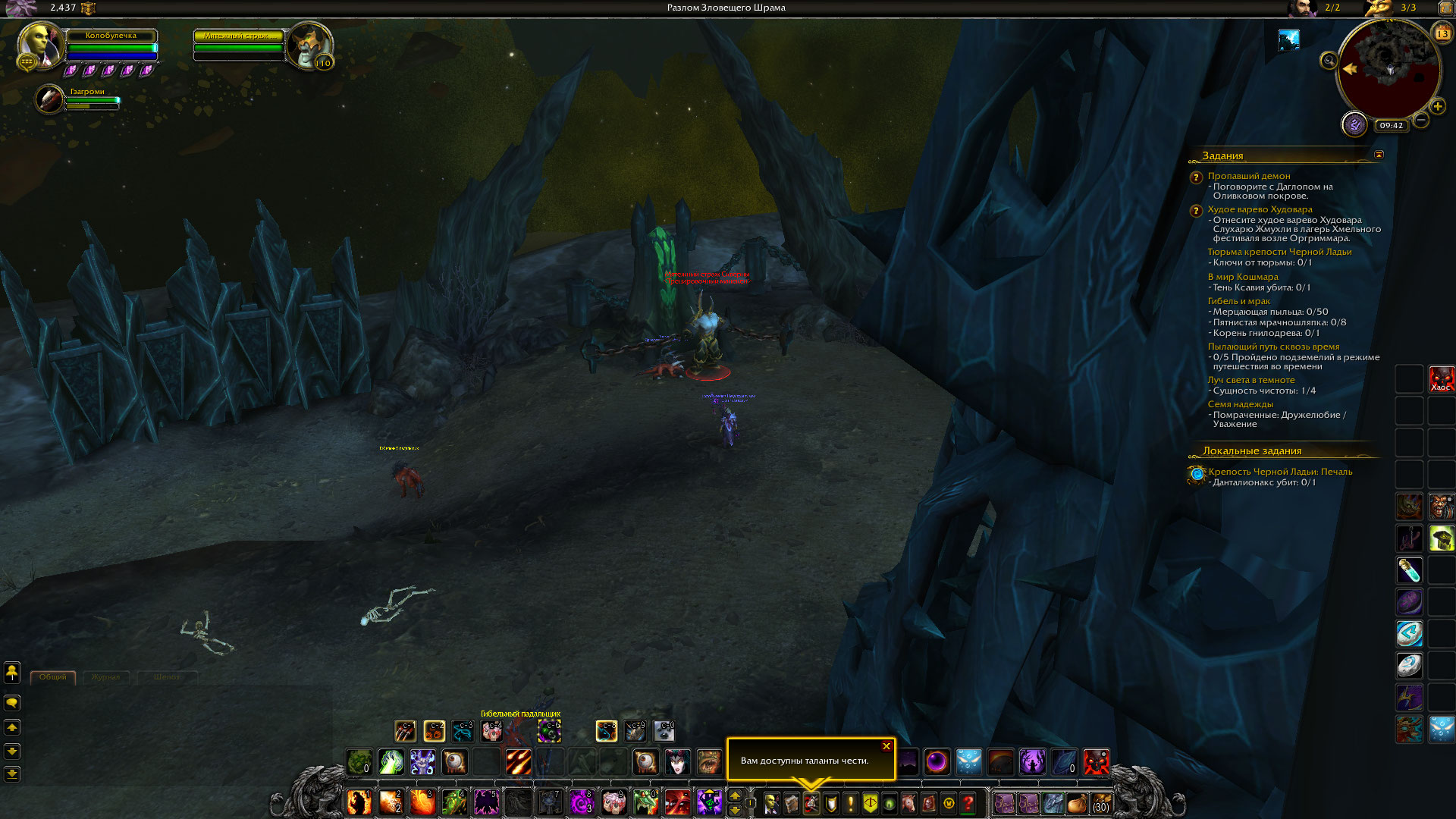The height and width of the screenshot is (819, 1456).
Task: Open the character info micro button
Action: point(771,803)
